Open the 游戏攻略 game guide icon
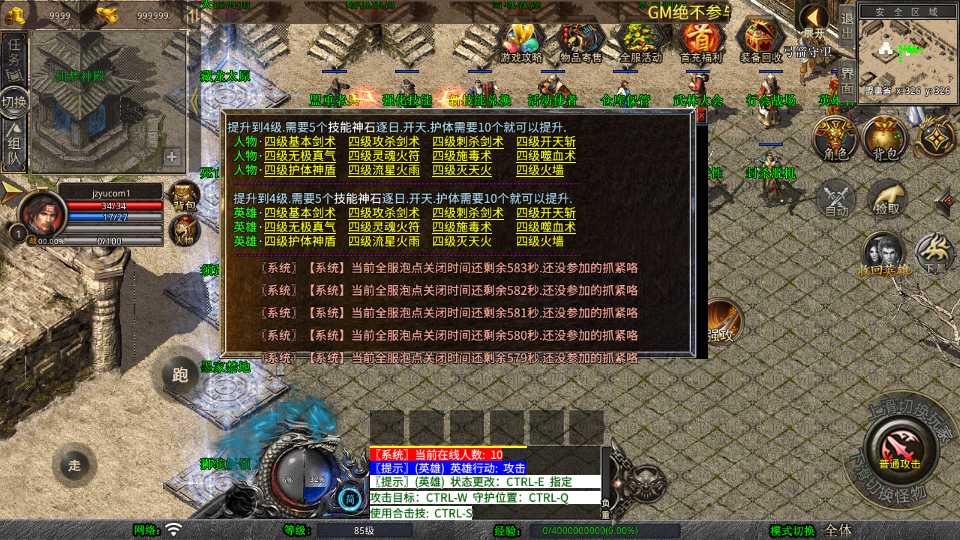This screenshot has width=960, height=540. point(522,40)
